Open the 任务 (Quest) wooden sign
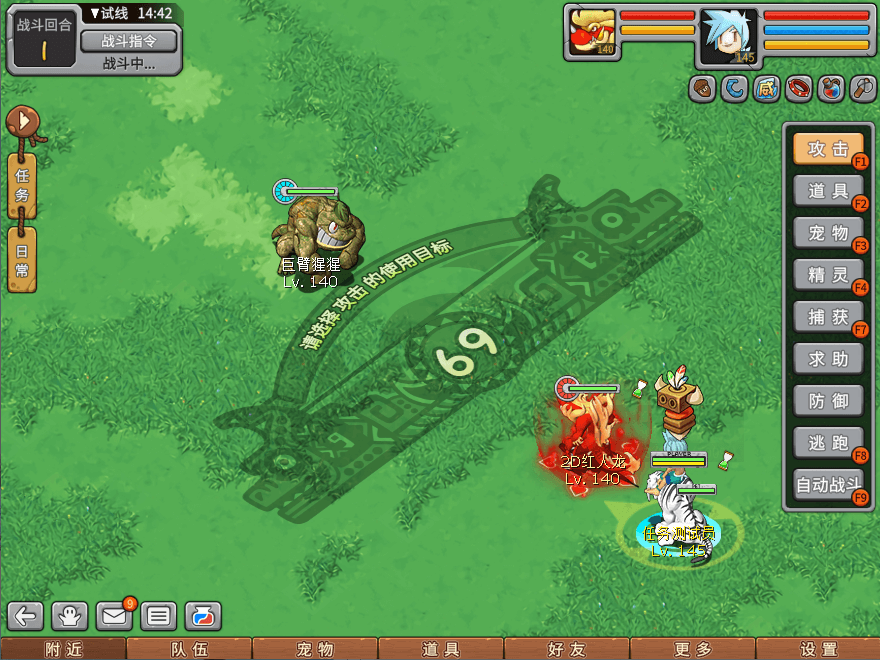This screenshot has height=660, width=880. (22, 186)
